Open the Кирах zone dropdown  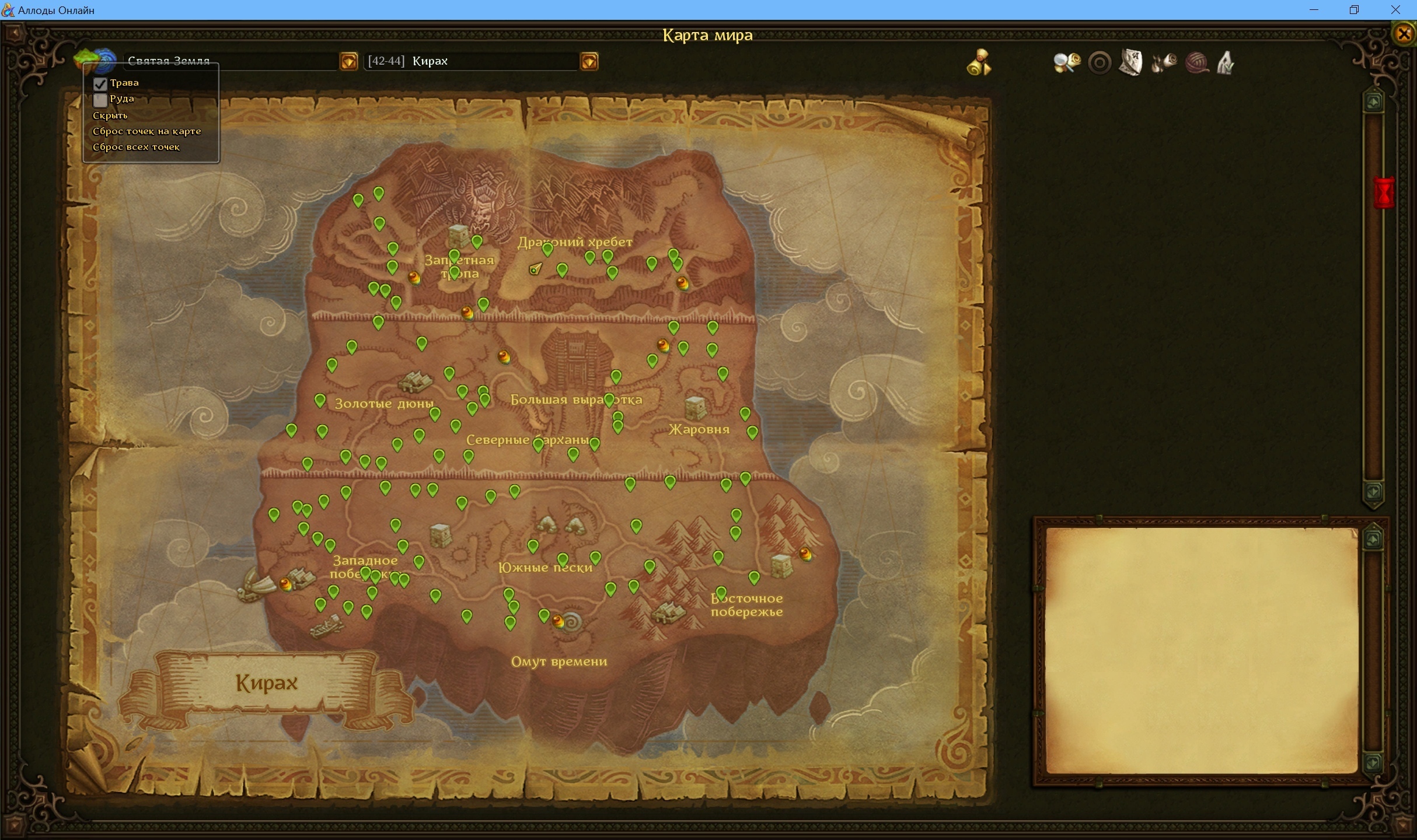coord(589,61)
